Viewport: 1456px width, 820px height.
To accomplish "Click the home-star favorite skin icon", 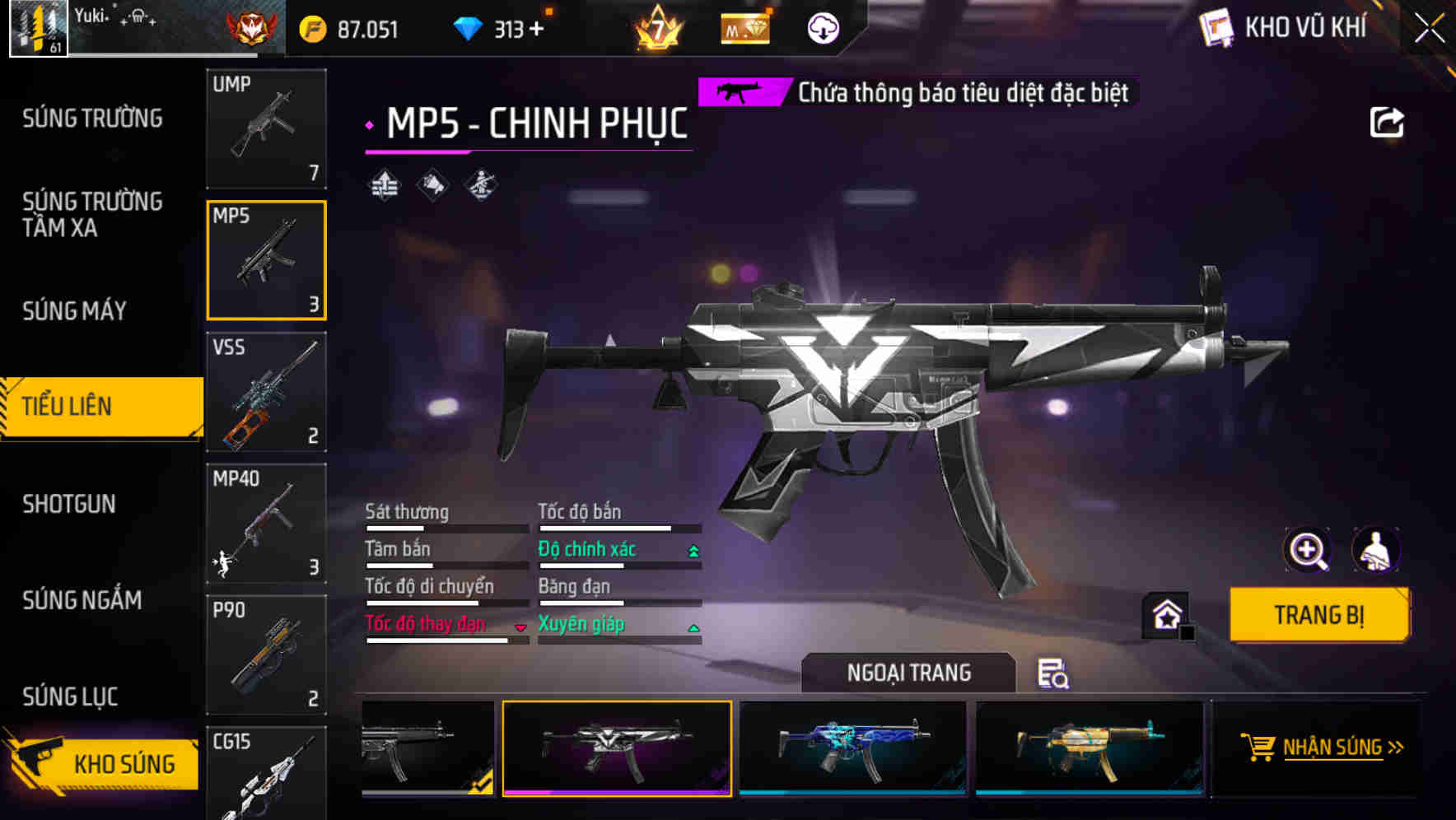I will point(1166,615).
